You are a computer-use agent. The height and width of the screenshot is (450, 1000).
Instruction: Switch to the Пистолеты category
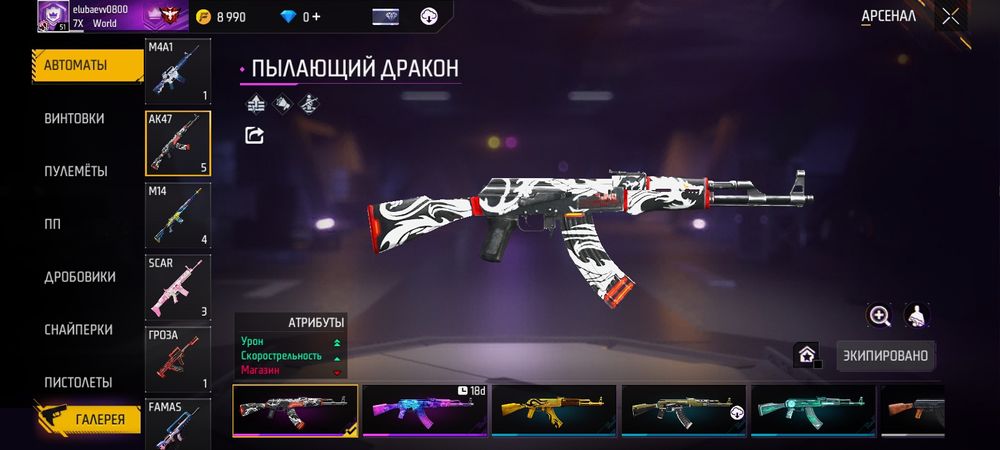pyautogui.click(x=78, y=383)
